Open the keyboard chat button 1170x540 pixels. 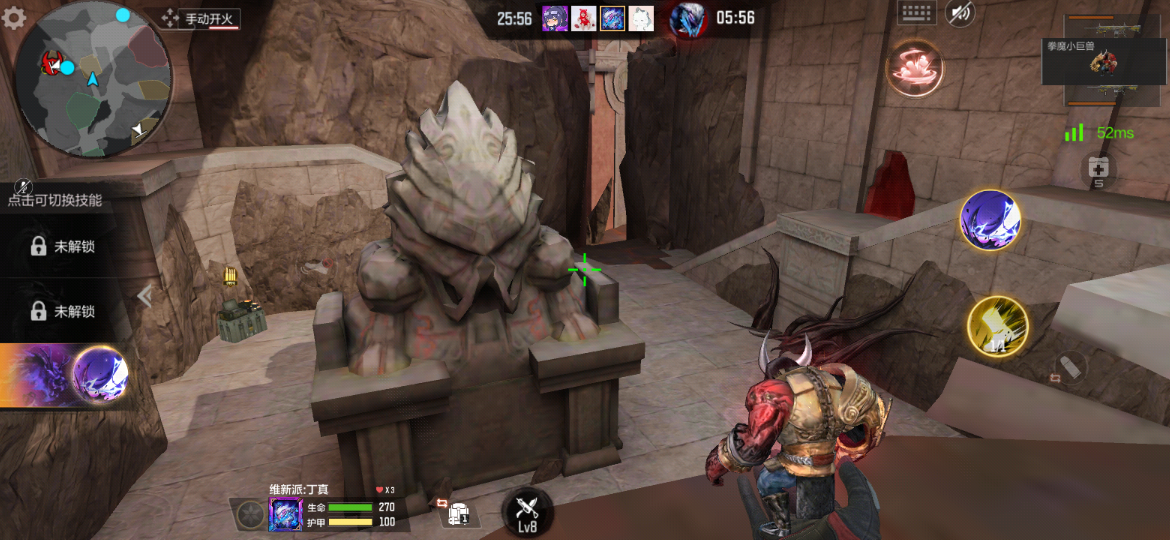point(916,13)
